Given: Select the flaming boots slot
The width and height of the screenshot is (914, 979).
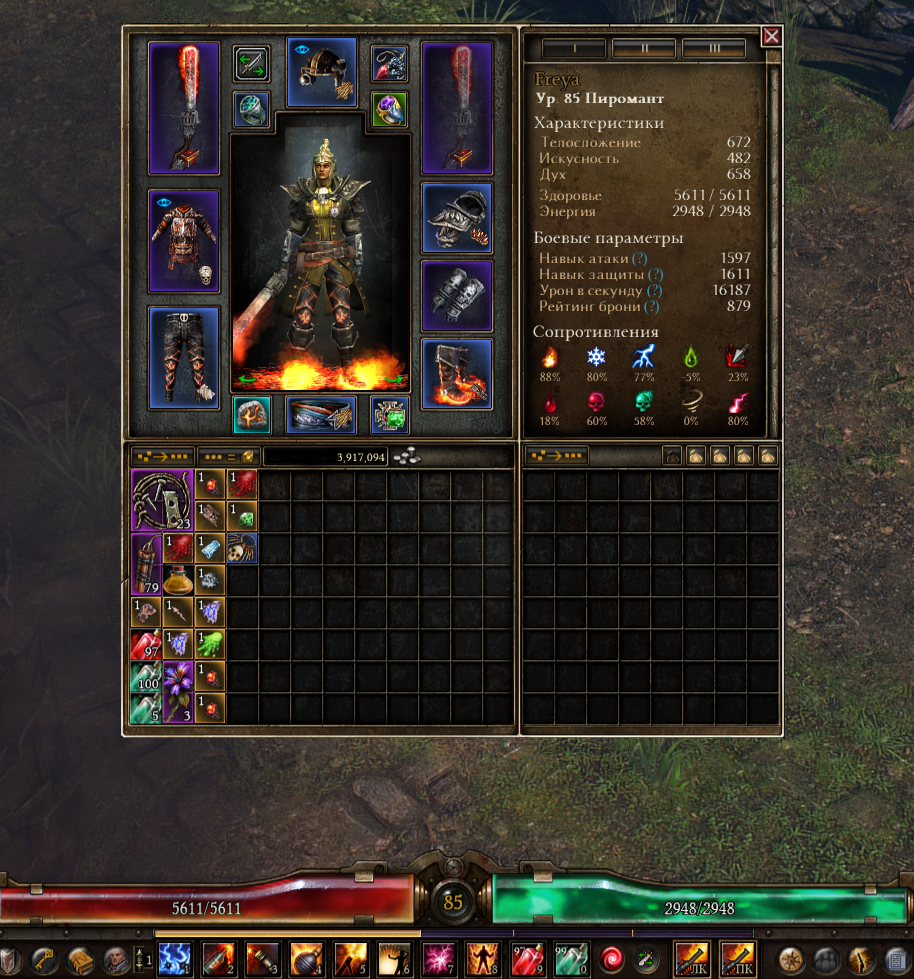Looking at the screenshot, I should coord(456,373).
